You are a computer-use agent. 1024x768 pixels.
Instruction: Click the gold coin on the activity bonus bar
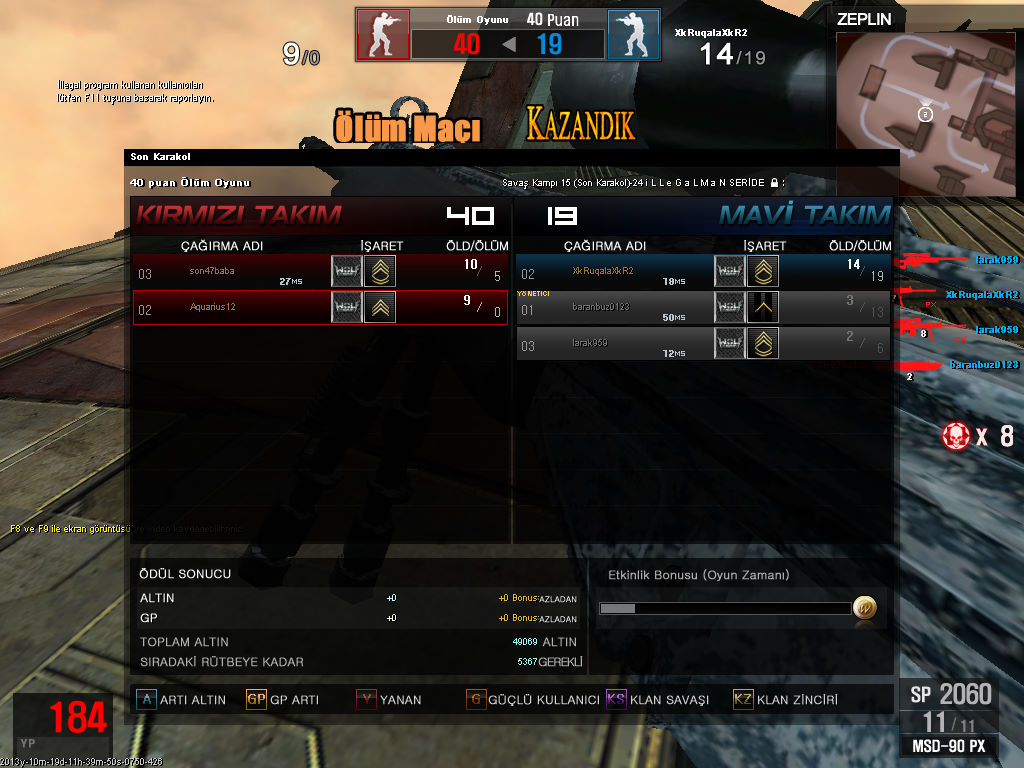(864, 607)
